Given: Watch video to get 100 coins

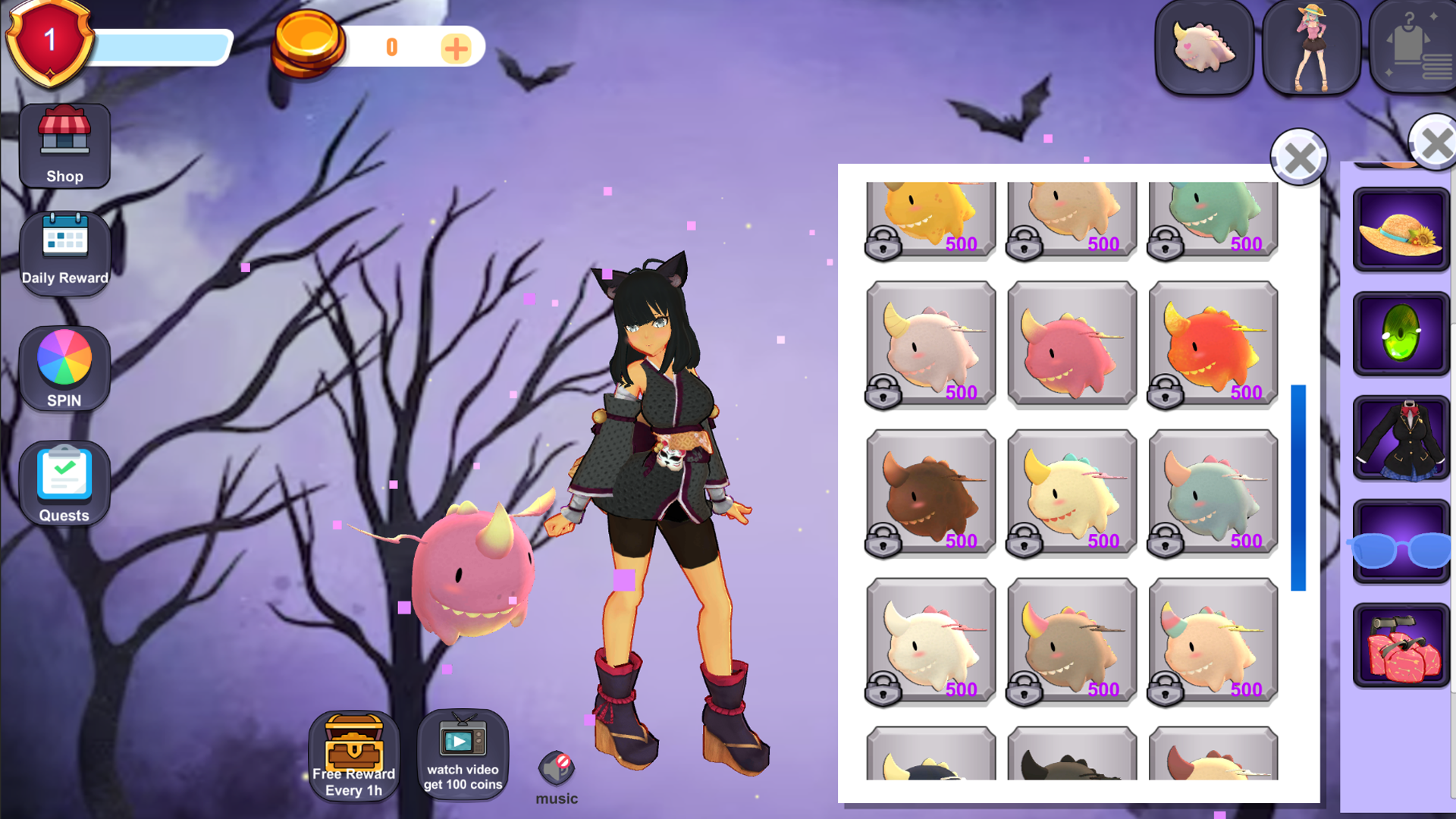Looking at the screenshot, I should pyautogui.click(x=463, y=755).
